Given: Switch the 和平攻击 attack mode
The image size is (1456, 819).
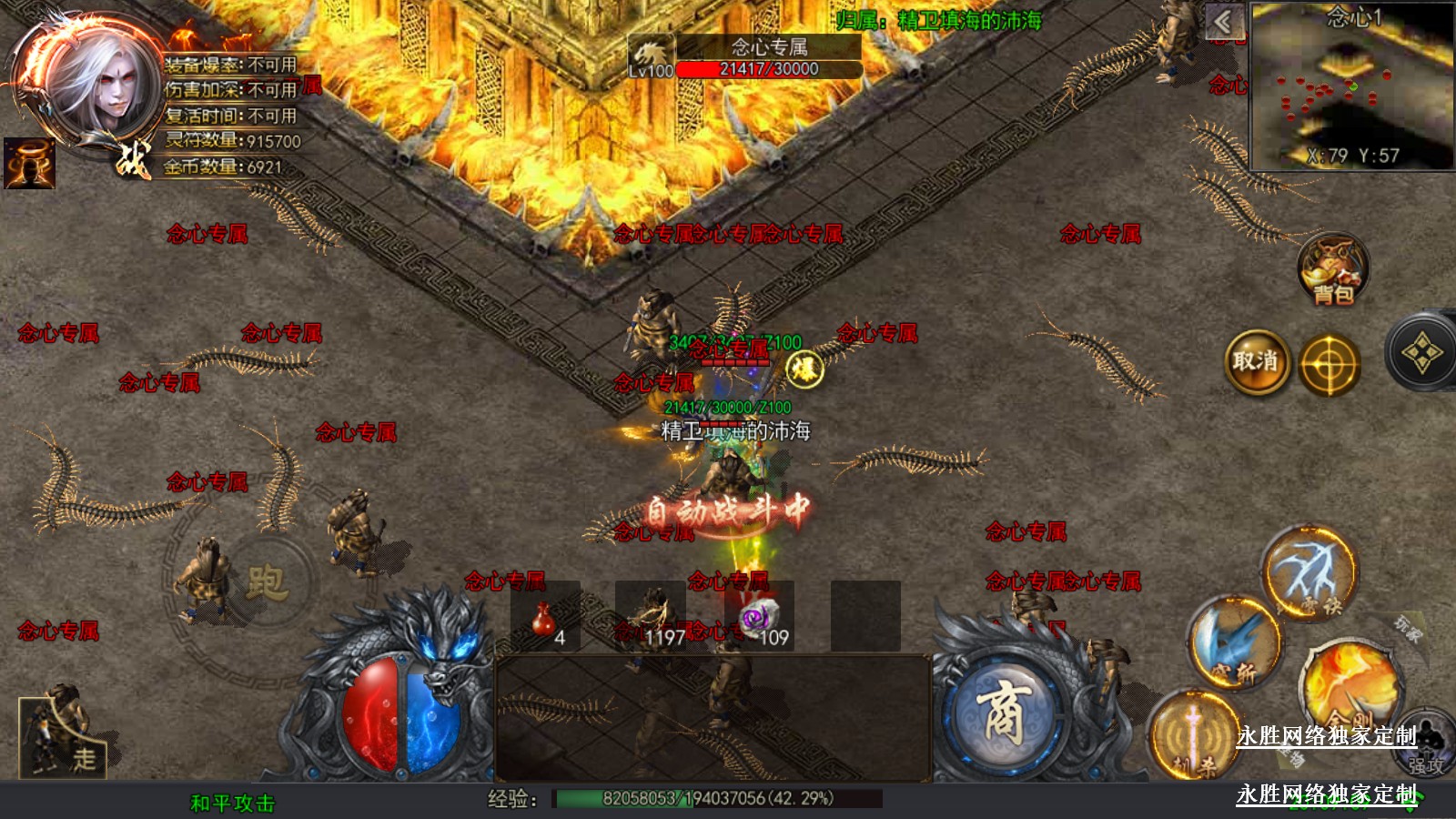Looking at the screenshot, I should (232, 803).
